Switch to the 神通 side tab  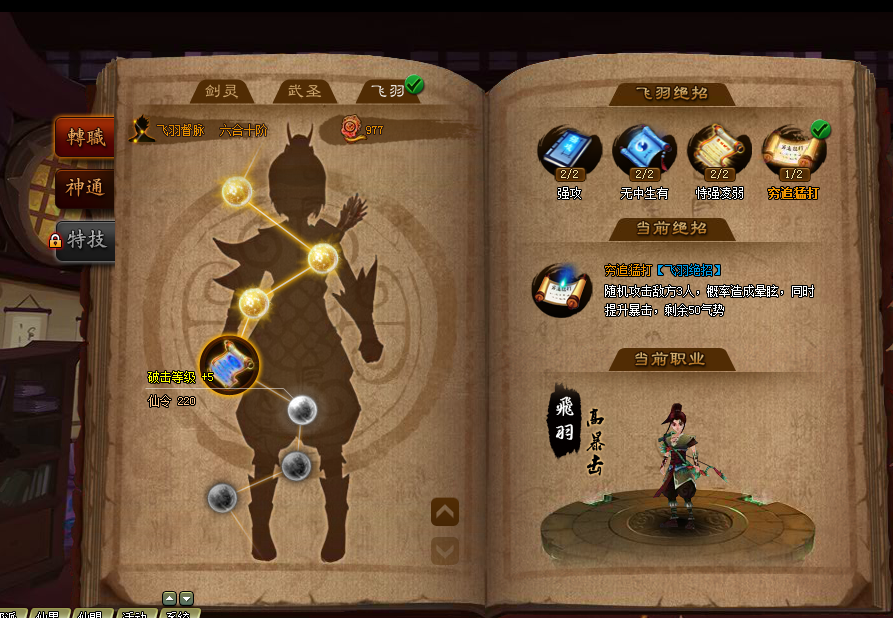click(85, 187)
